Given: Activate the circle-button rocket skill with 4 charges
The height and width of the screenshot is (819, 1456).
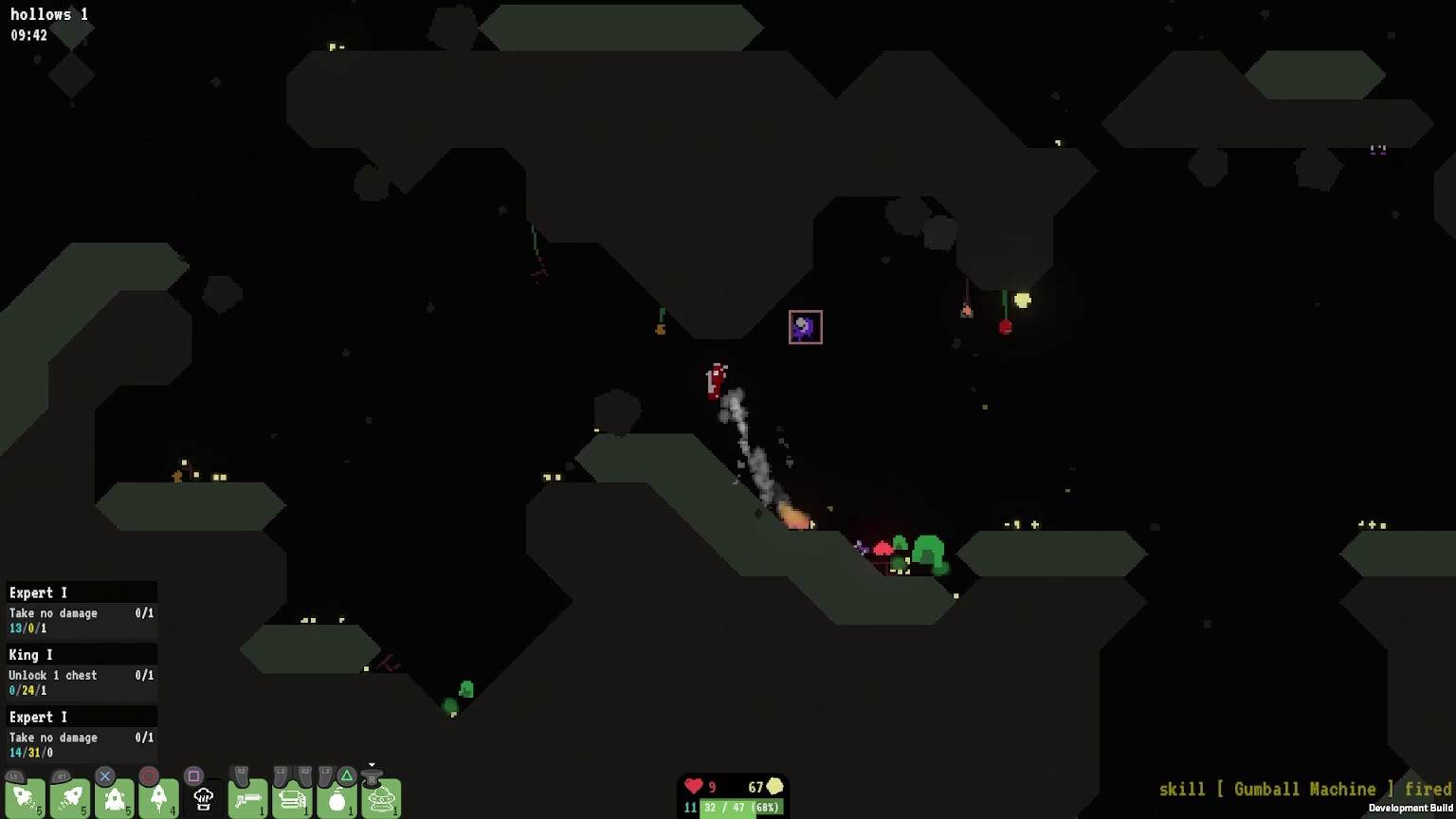Looking at the screenshot, I should tap(159, 798).
